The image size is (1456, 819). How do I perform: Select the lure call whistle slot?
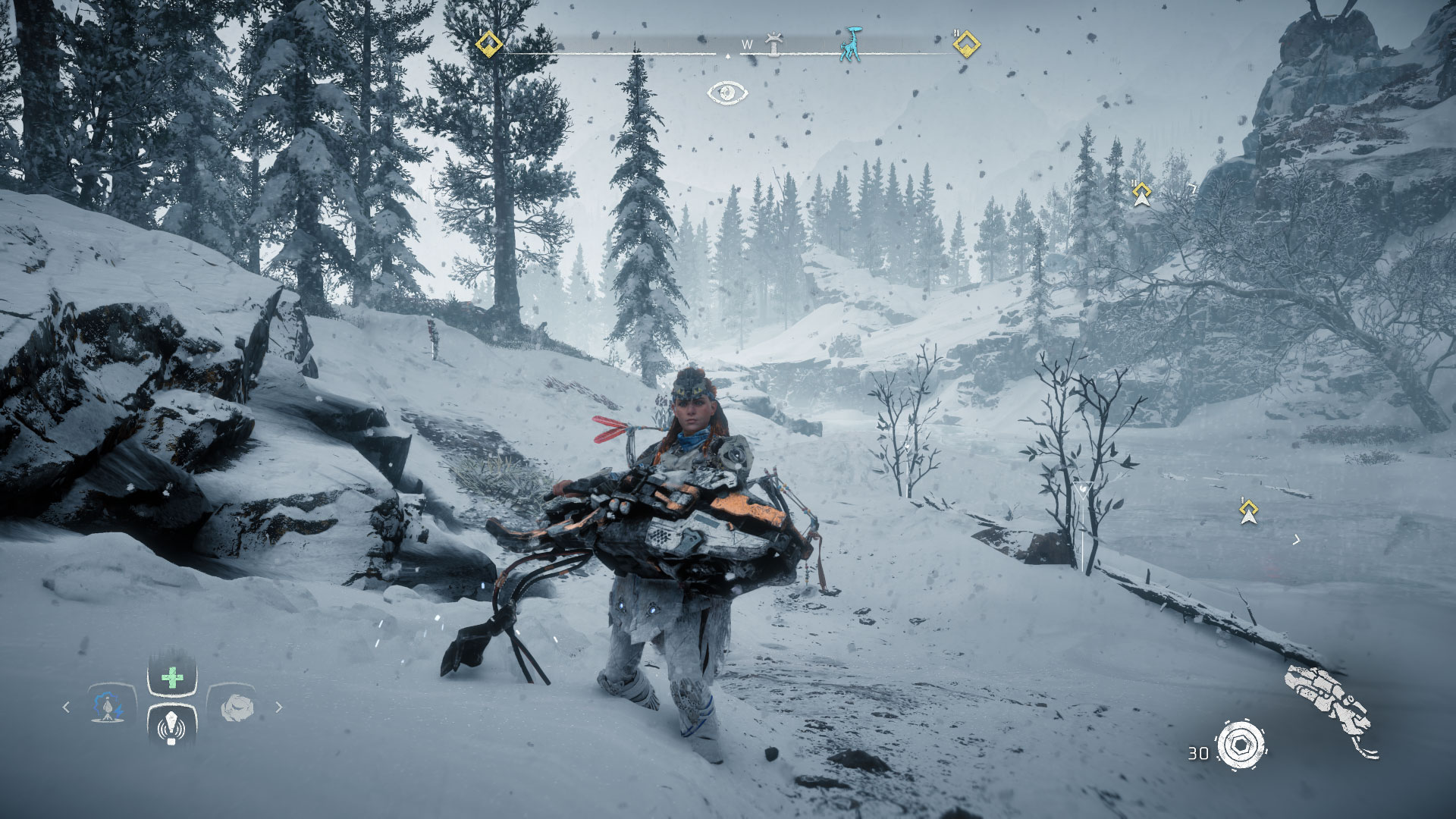(x=172, y=727)
